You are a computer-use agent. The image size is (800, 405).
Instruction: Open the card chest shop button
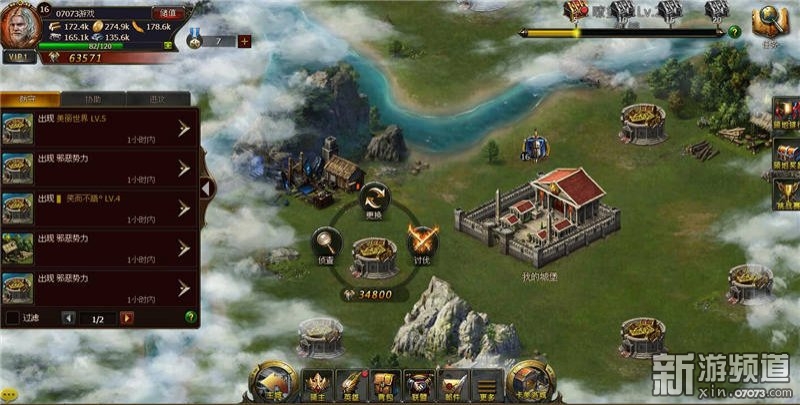(x=532, y=382)
